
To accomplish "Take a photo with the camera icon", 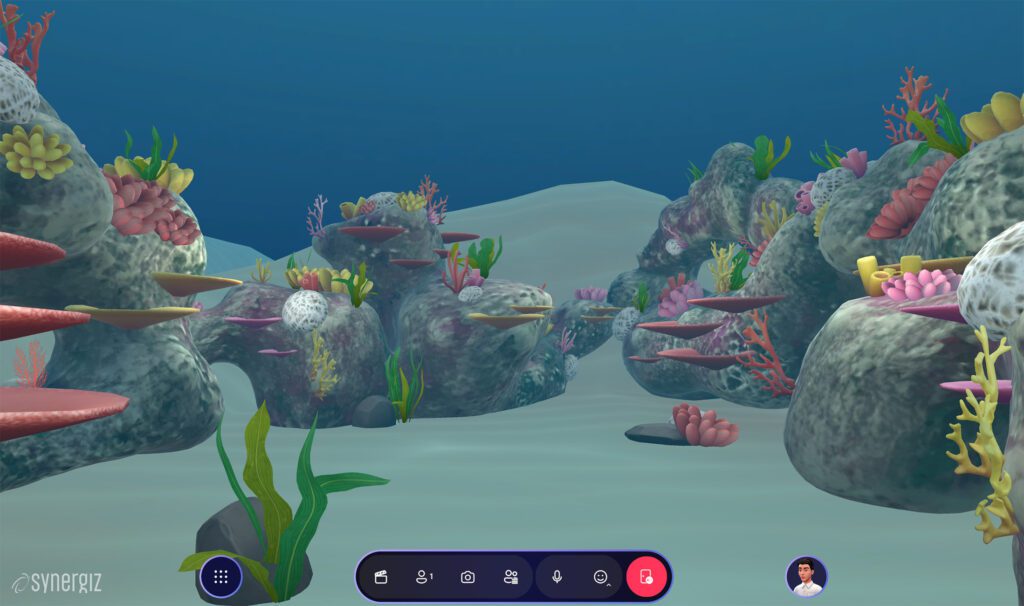I will (x=467, y=577).
